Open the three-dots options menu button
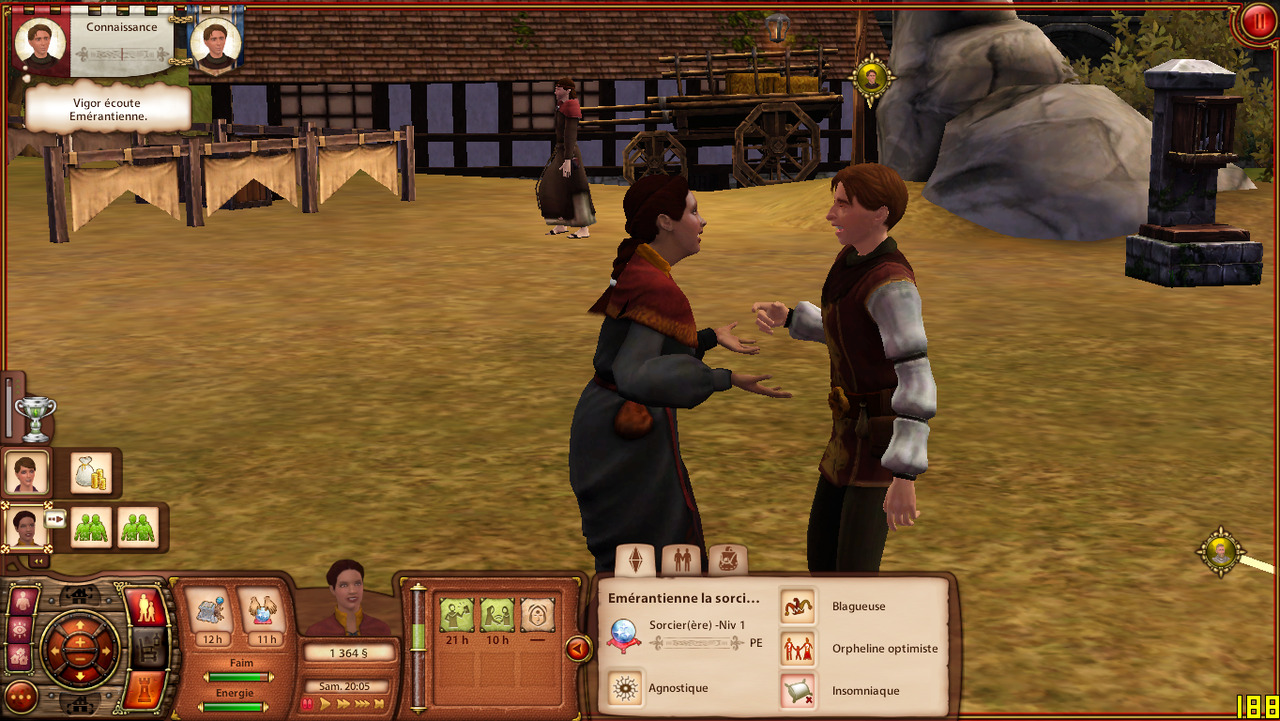The image size is (1280, 721). point(20,696)
